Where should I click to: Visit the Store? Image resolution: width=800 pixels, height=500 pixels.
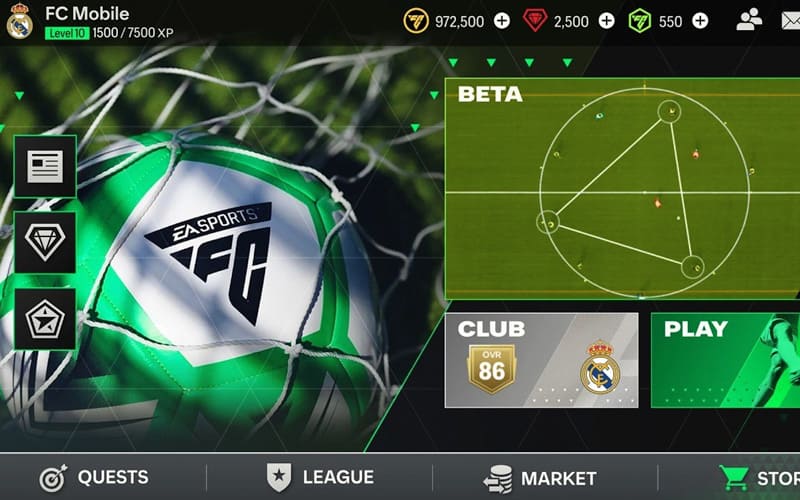click(x=762, y=478)
